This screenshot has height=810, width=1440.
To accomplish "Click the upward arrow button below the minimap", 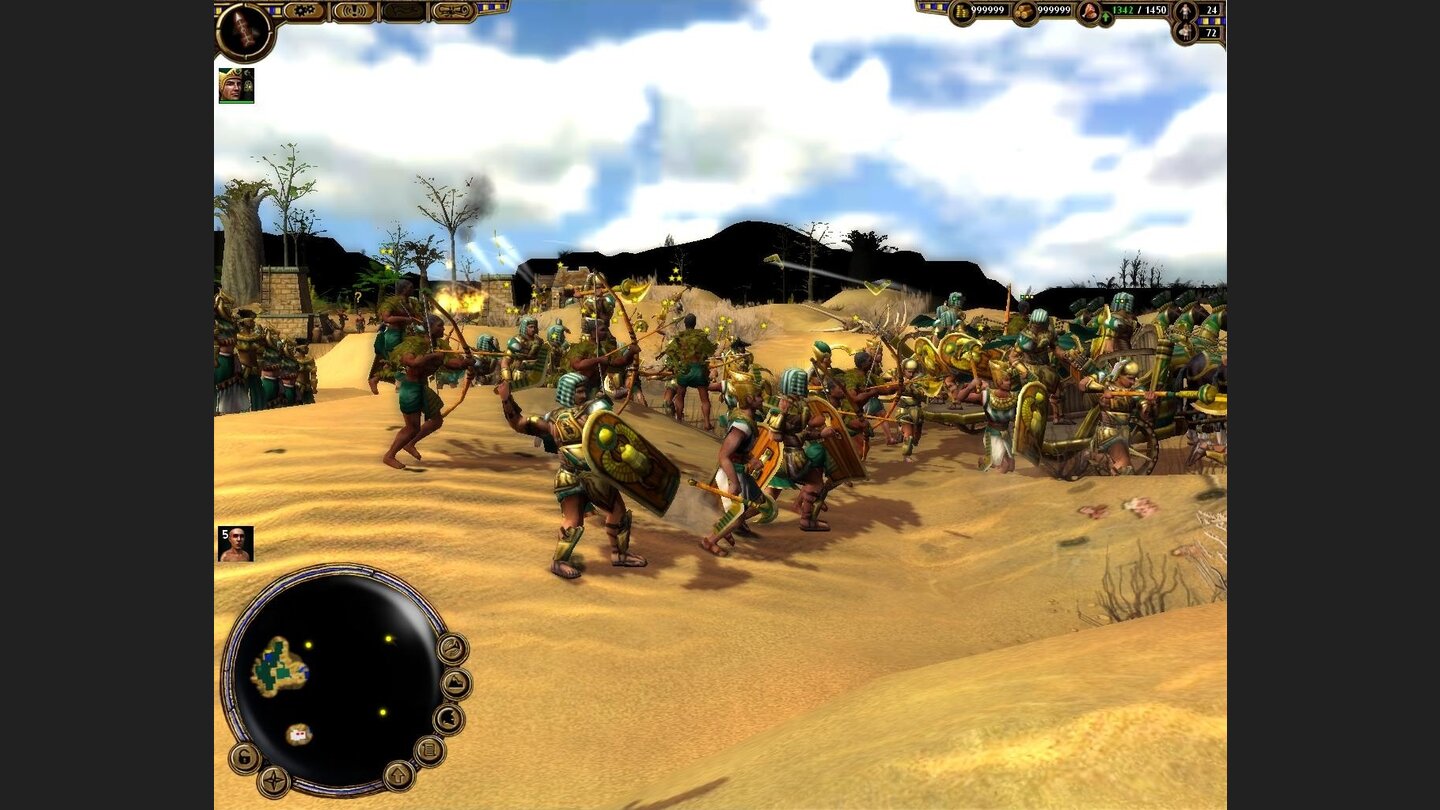I will 398,777.
